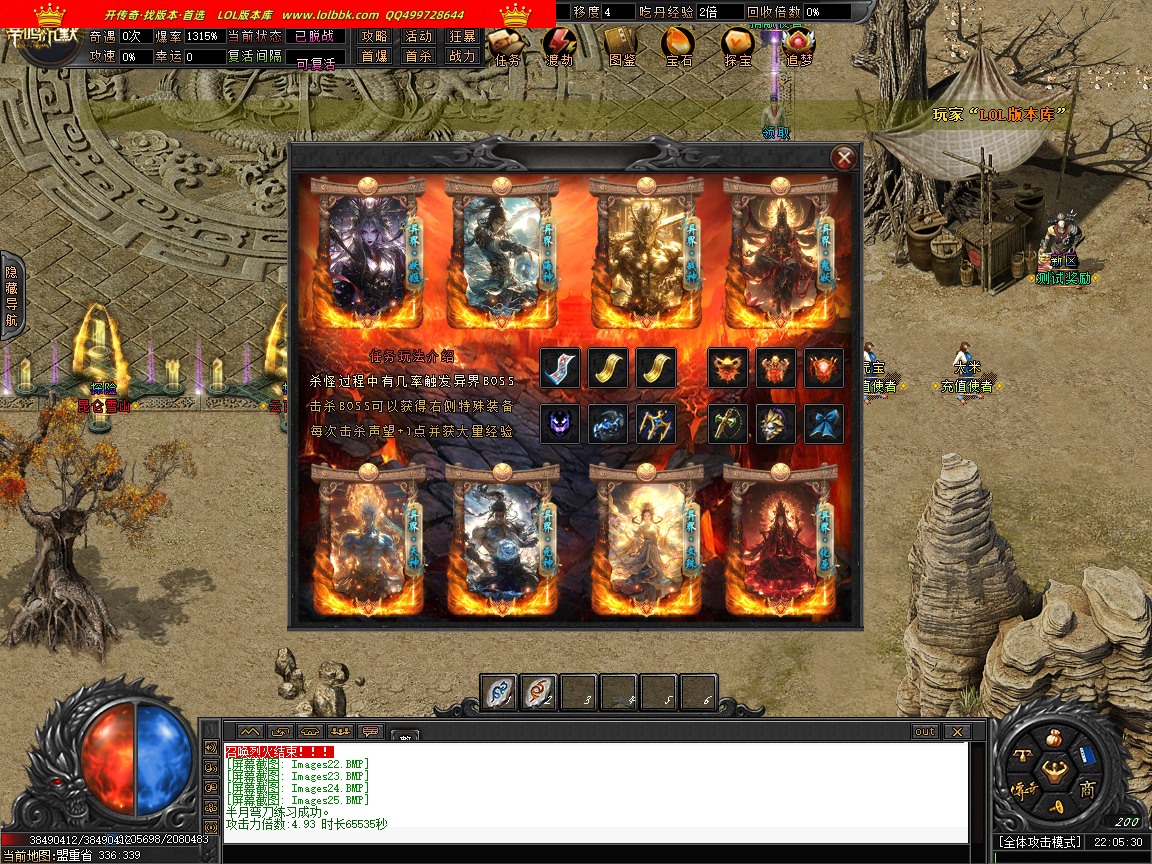Open the 任务 quest menu
This screenshot has height=864, width=1152.
click(507, 45)
